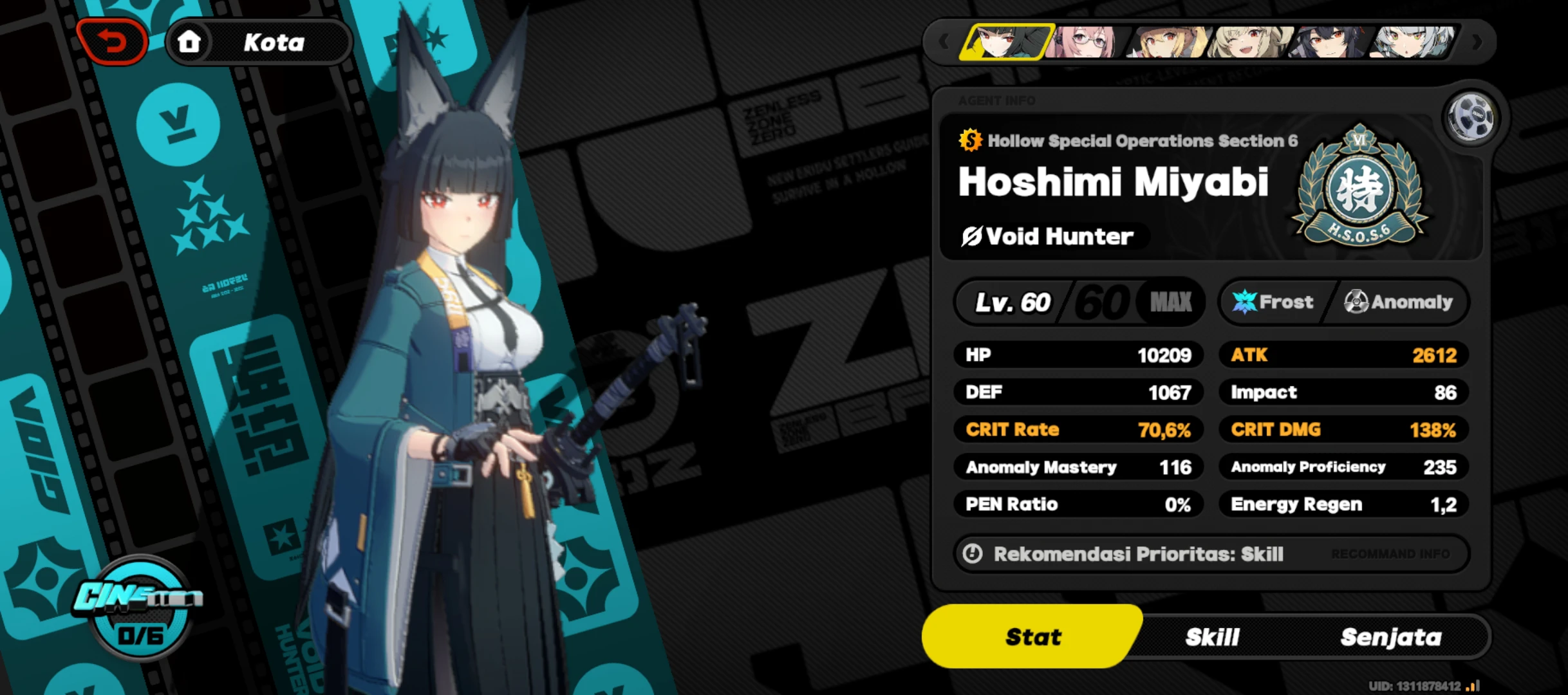The height and width of the screenshot is (695, 1568).
Task: Click the red back arrow icon
Action: [x=113, y=40]
